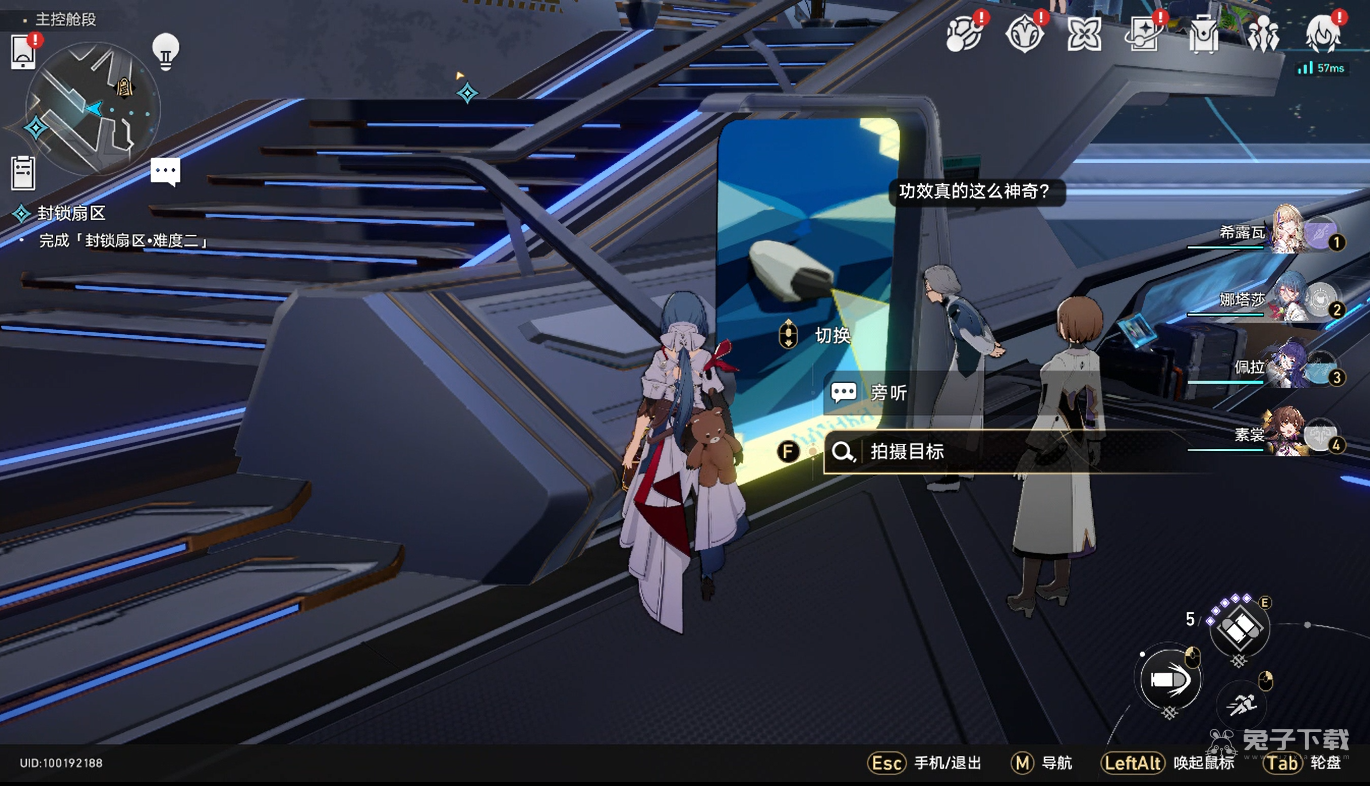
Task: Select the 封锁扇区 quest tracker
Action: (x=71, y=213)
